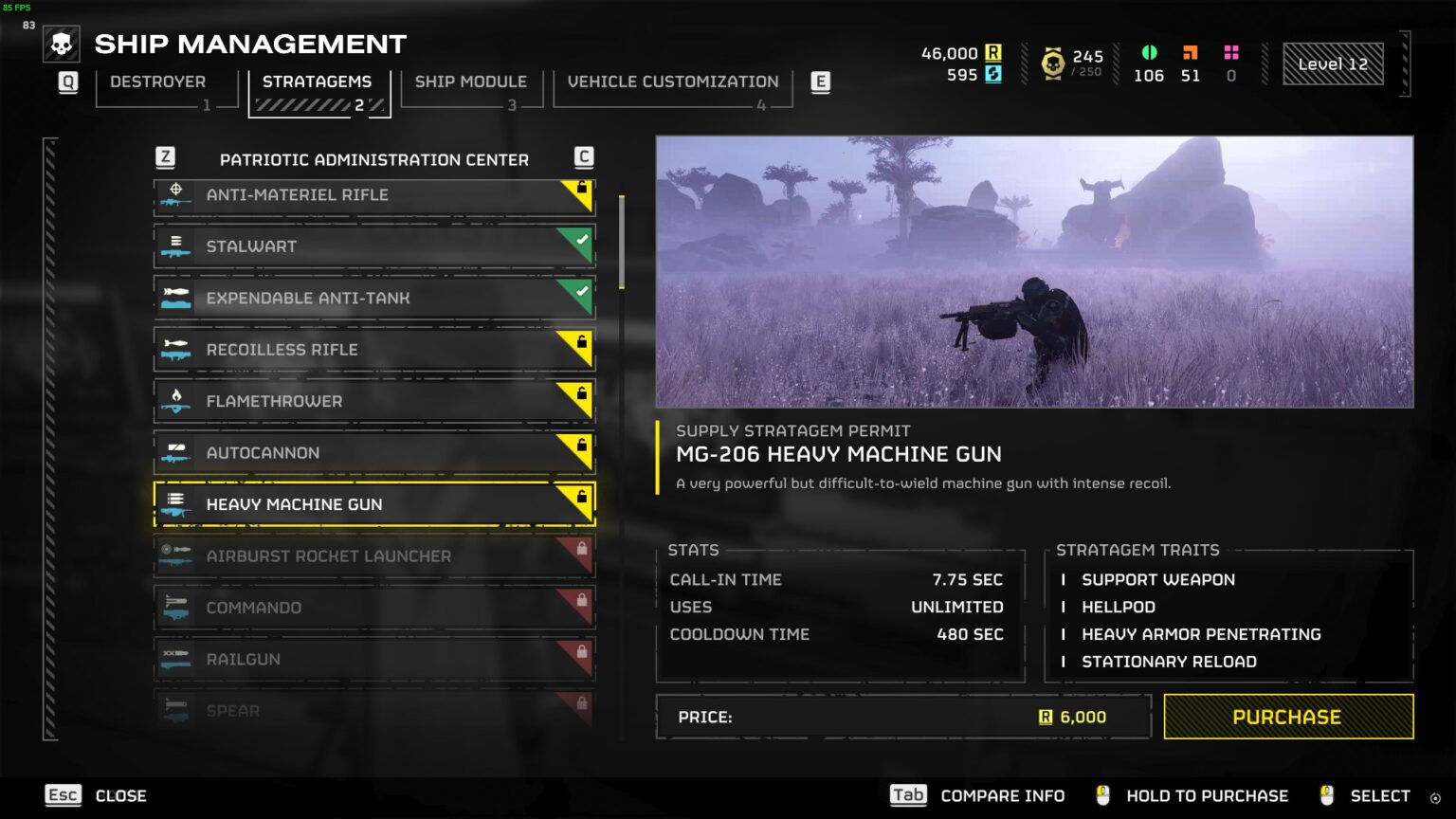Click the Level 12 player badge
The width and height of the screenshot is (1456, 819).
(x=1332, y=64)
